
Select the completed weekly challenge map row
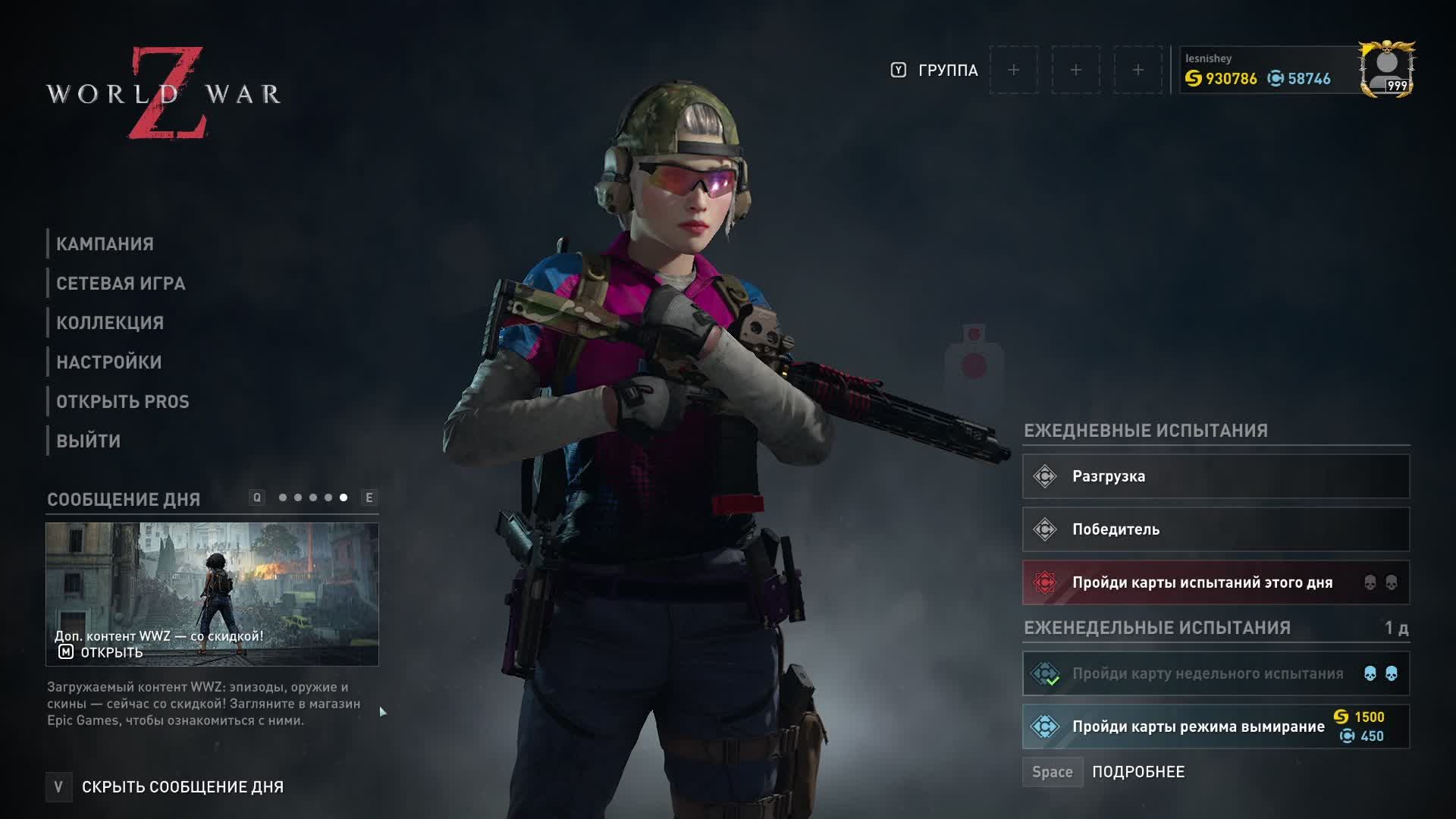(x=1216, y=673)
